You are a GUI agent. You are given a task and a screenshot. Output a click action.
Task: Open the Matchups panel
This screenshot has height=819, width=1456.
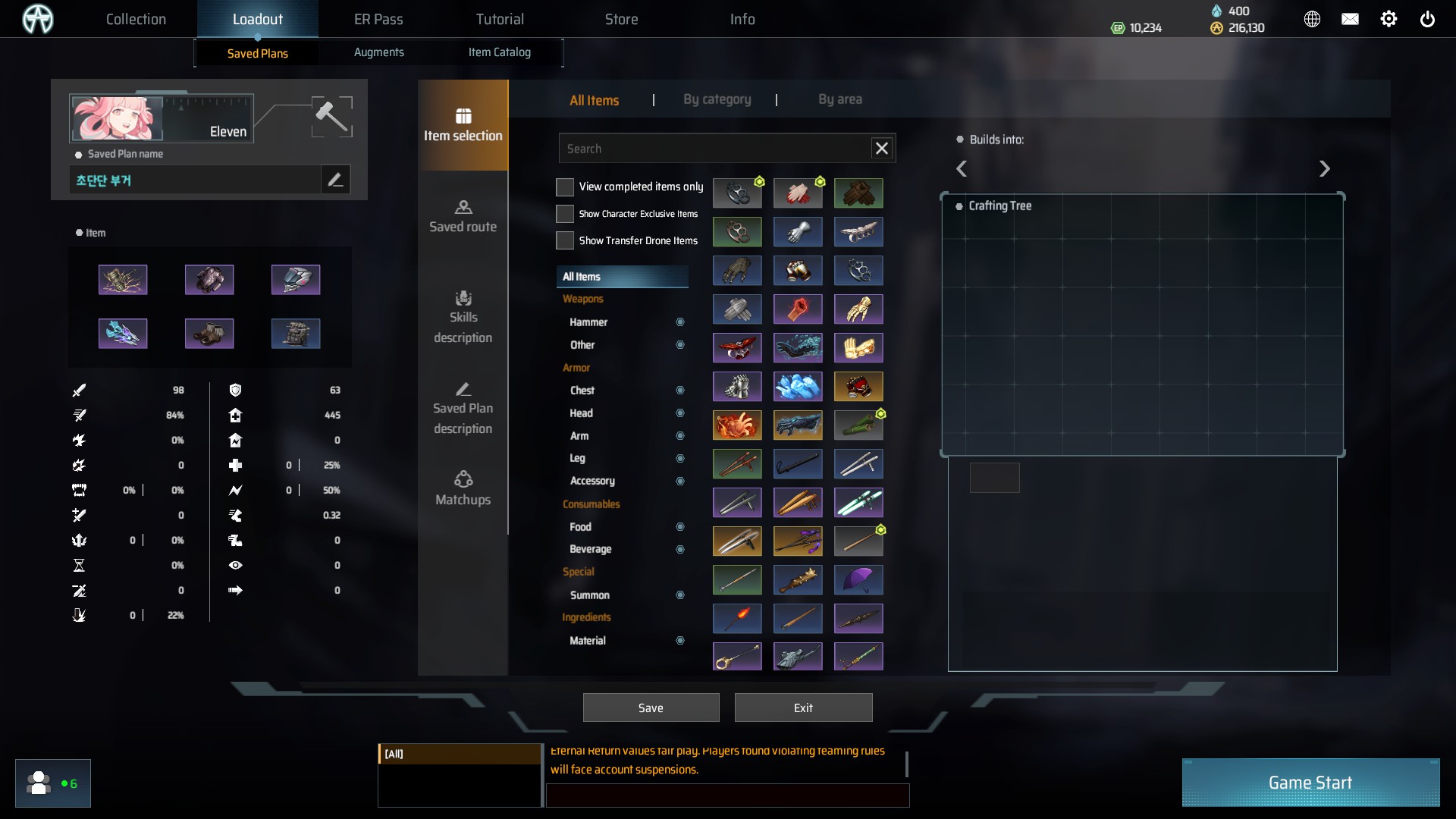(x=463, y=489)
